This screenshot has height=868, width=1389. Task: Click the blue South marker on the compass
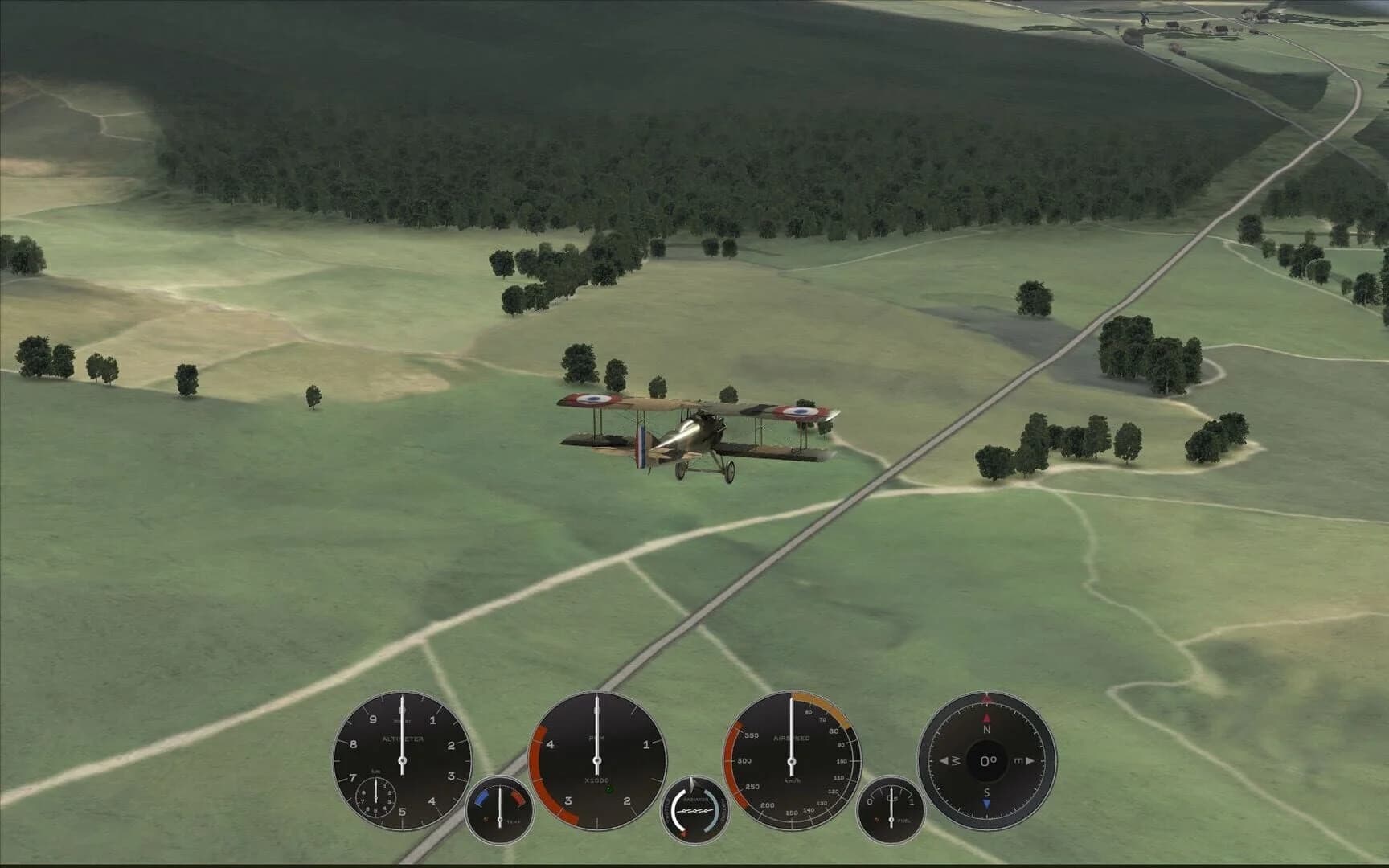point(987,803)
